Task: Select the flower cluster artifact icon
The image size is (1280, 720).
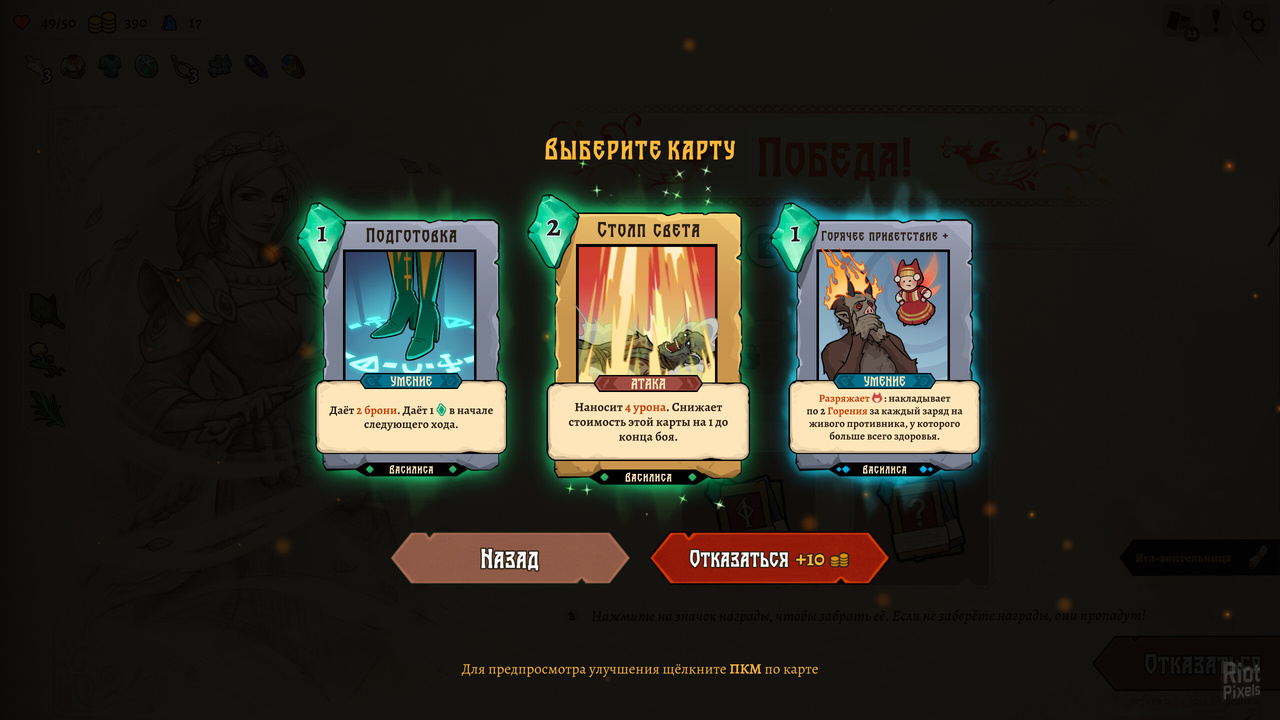Action: pyautogui.click(x=219, y=64)
